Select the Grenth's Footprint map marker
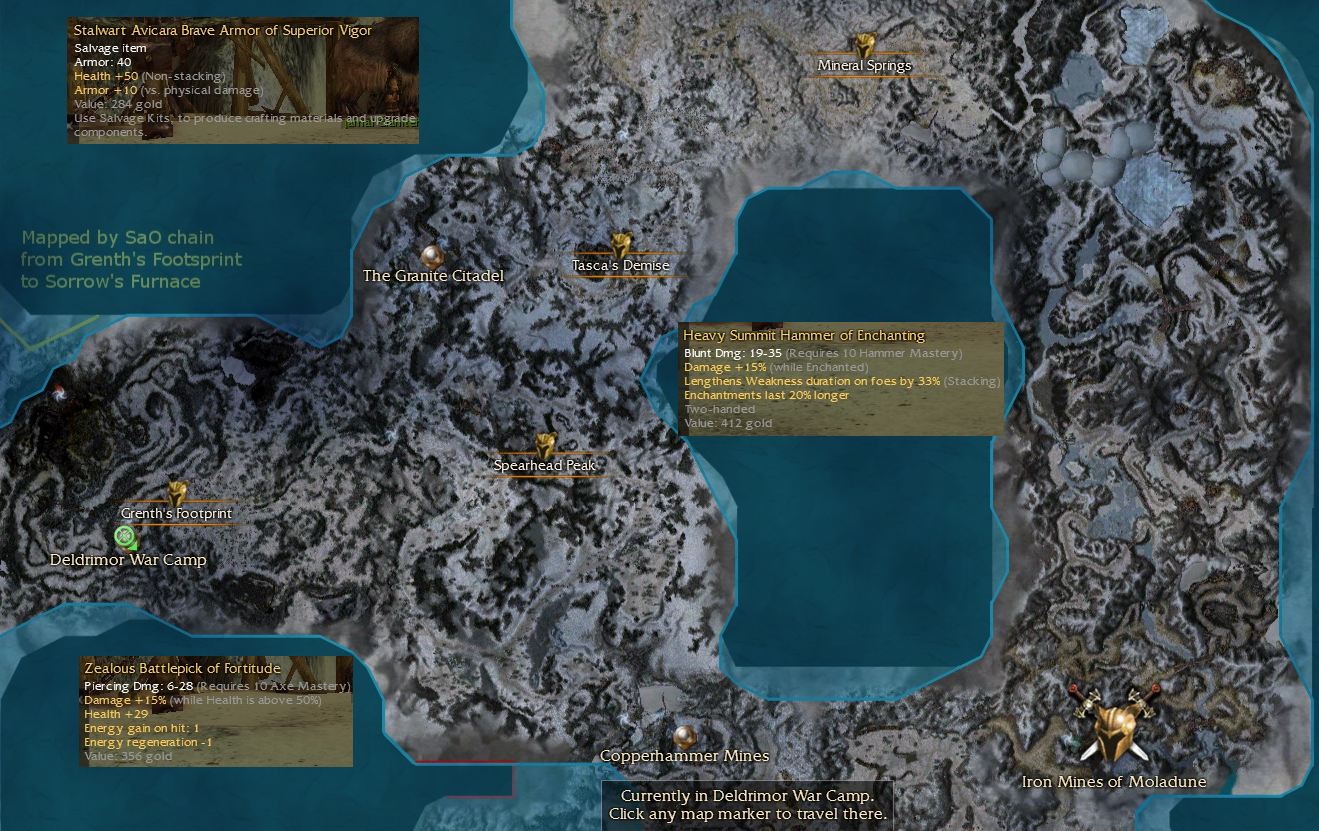Image resolution: width=1319 pixels, height=831 pixels. coord(177,494)
